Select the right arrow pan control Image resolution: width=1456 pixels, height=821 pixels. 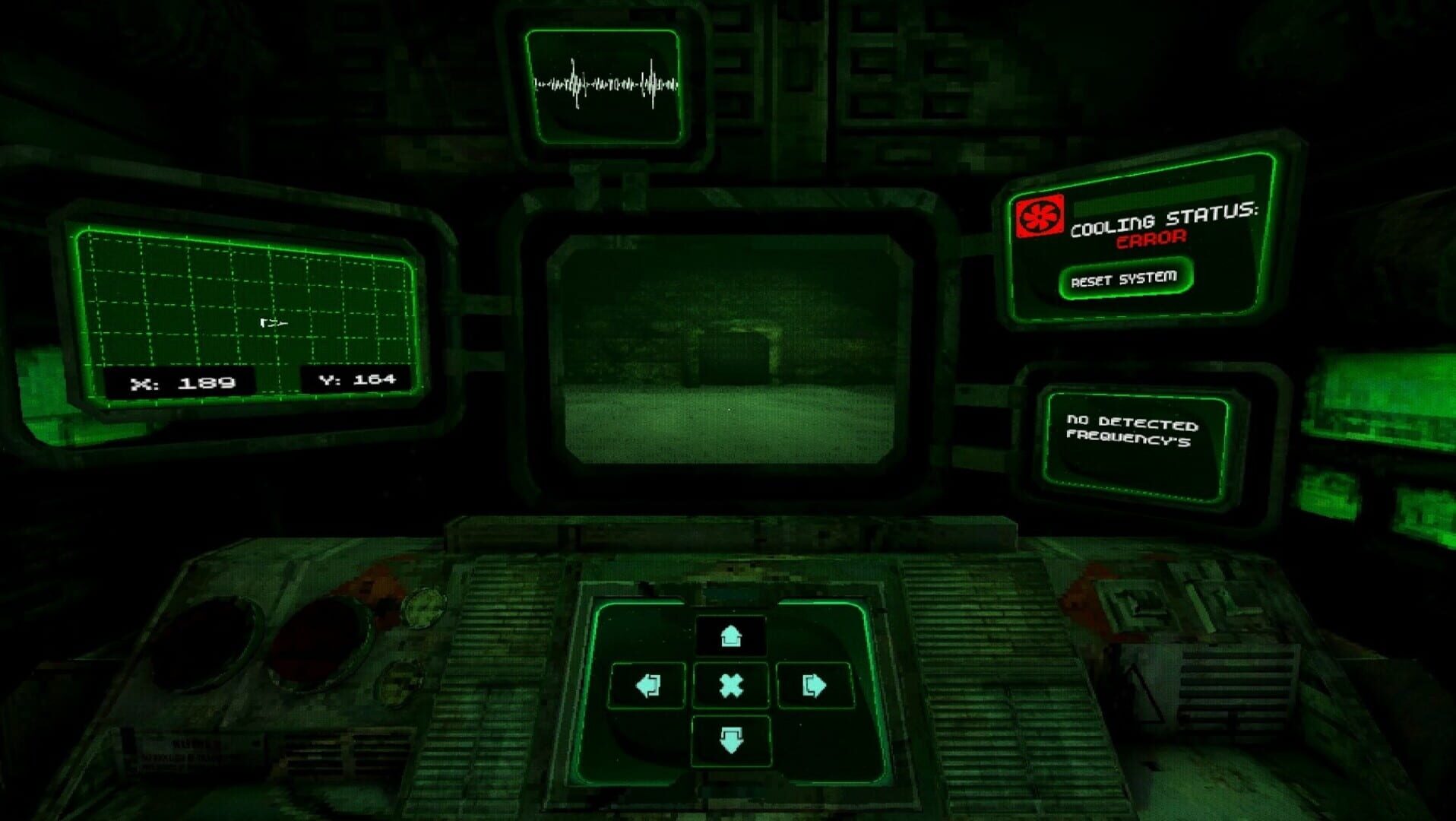click(813, 686)
